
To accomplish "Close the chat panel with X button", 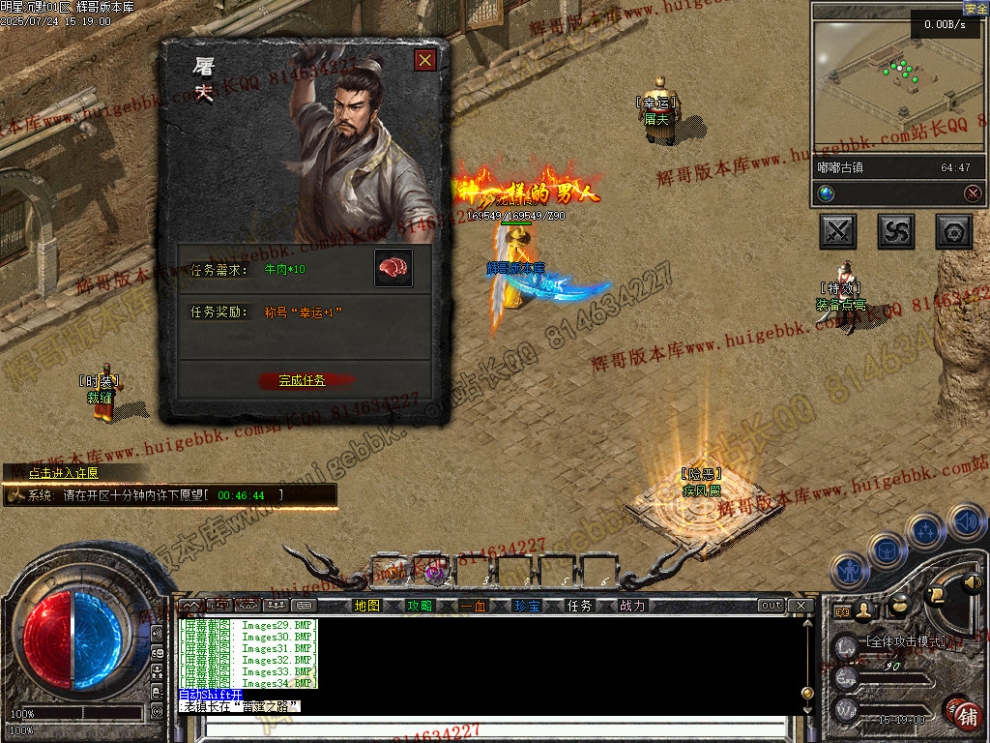I will (x=799, y=606).
